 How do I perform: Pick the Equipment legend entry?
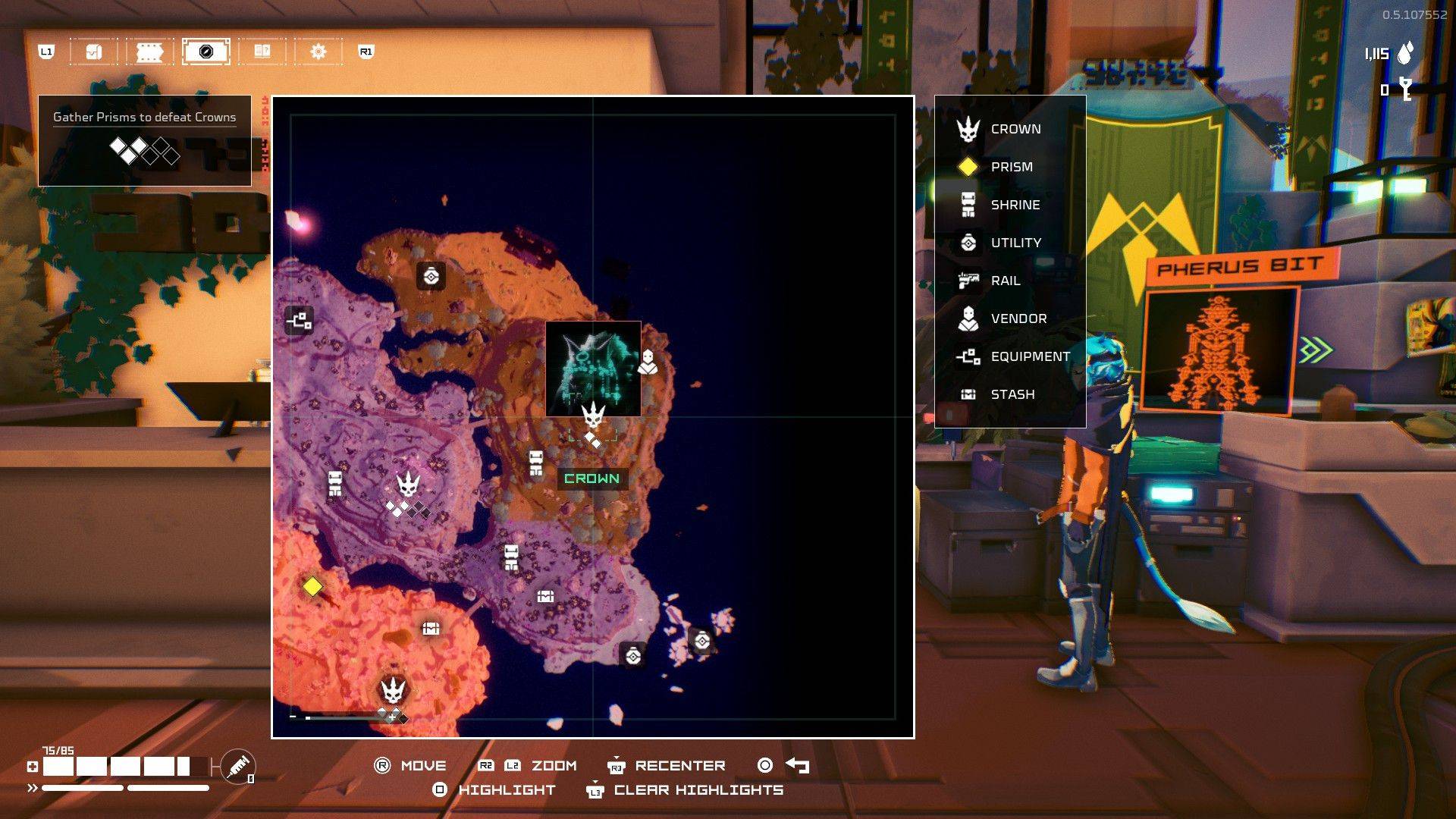tap(1030, 356)
